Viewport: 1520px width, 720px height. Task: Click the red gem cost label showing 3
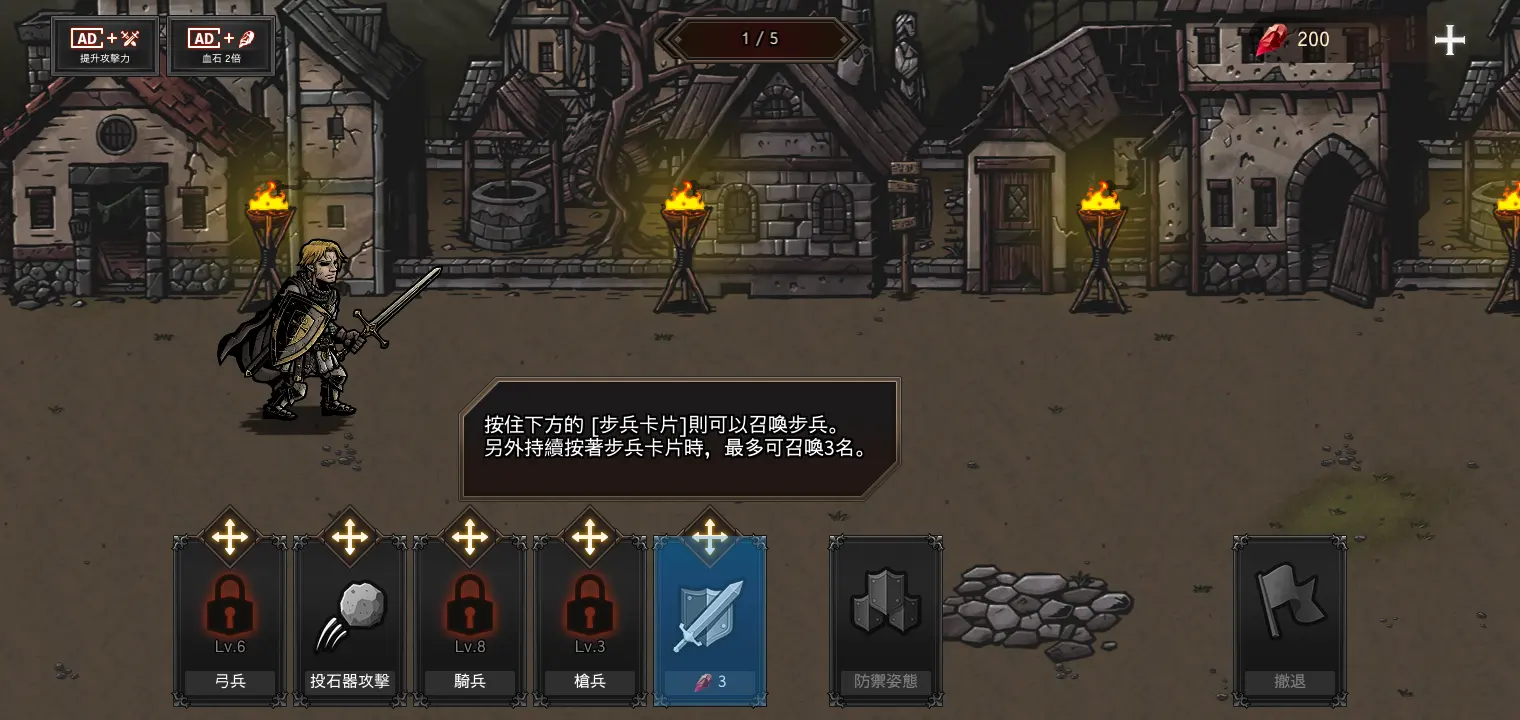click(710, 682)
